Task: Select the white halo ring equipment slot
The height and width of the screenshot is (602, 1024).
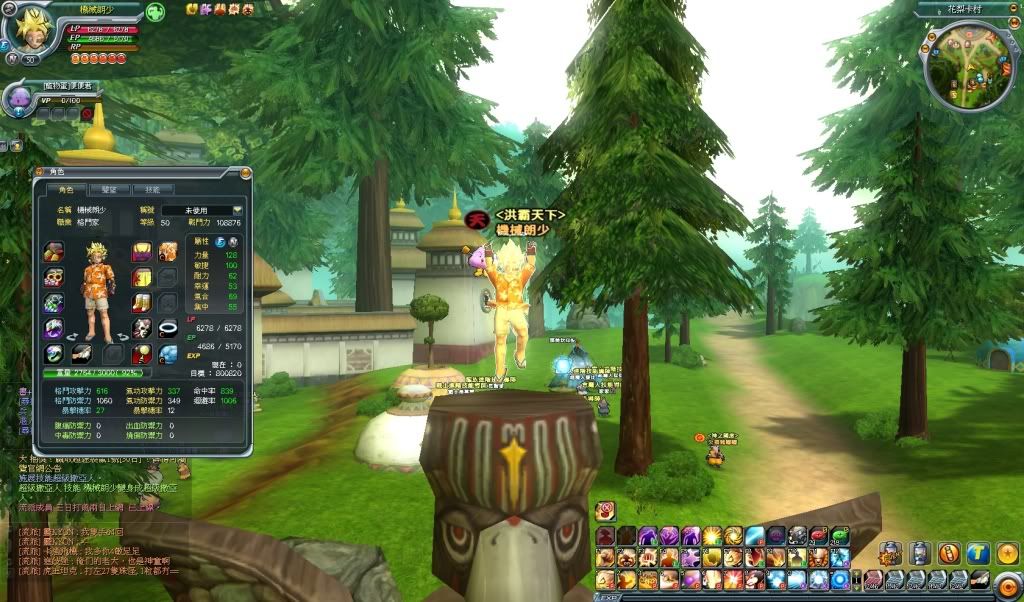Action: pyautogui.click(x=168, y=328)
